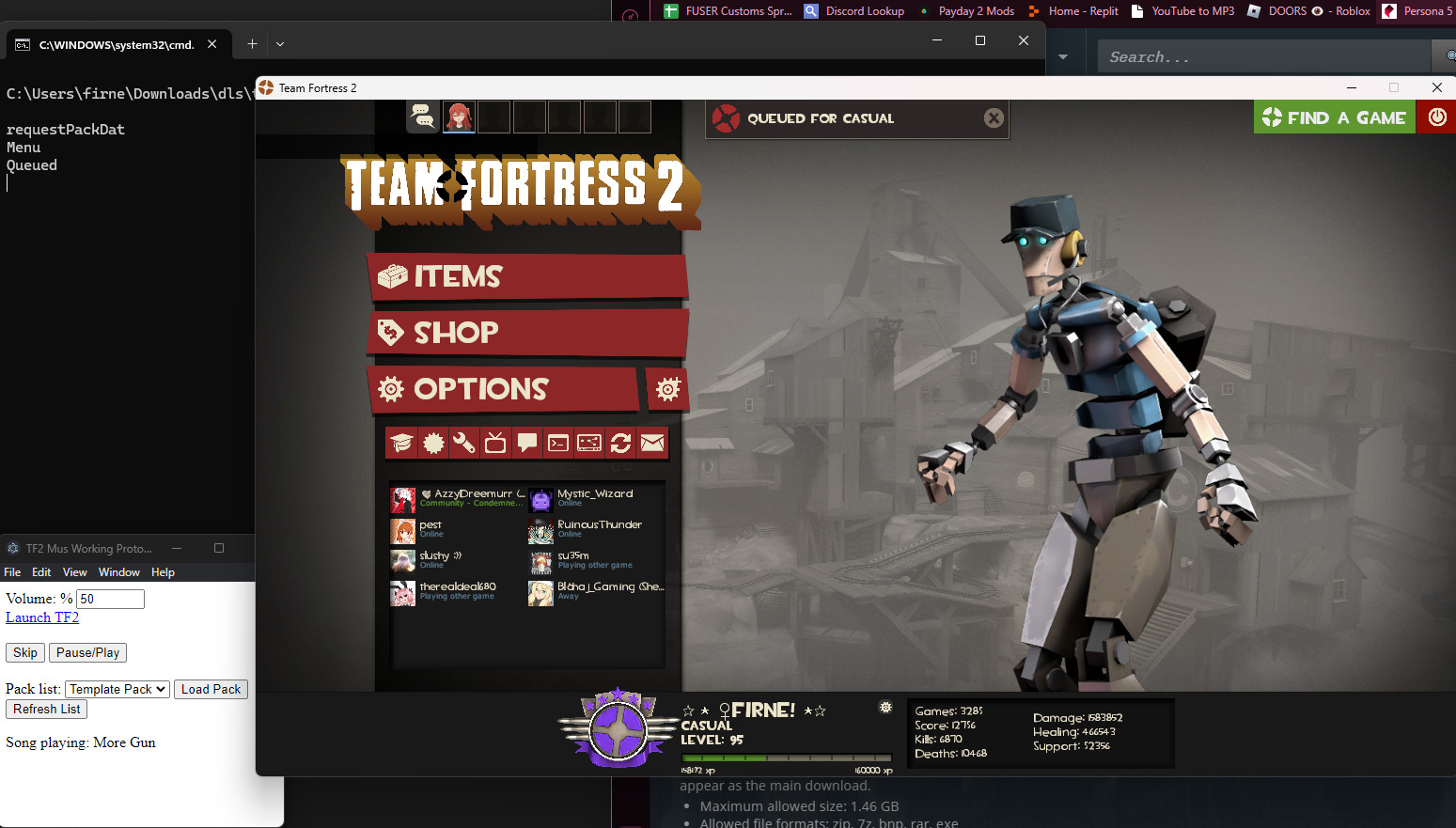Click the speech bubble chat icon
Viewport: 1456px width, 828px height.
tap(527, 443)
